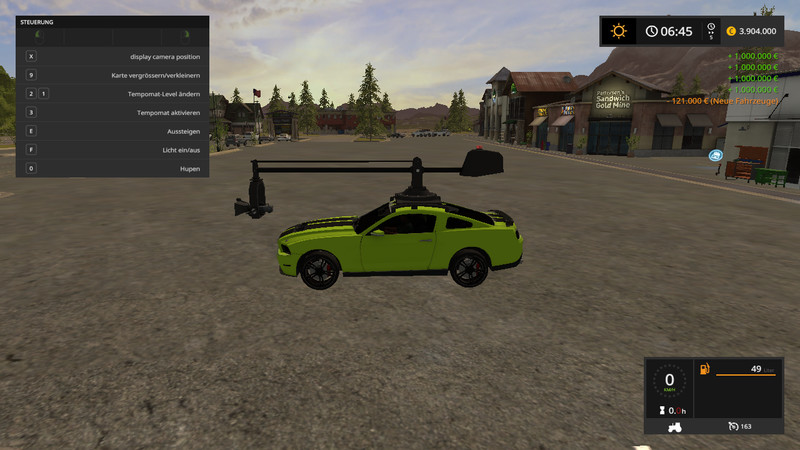The image size is (800, 450).
Task: Click the white tractor vehicle icon
Action: click(669, 427)
